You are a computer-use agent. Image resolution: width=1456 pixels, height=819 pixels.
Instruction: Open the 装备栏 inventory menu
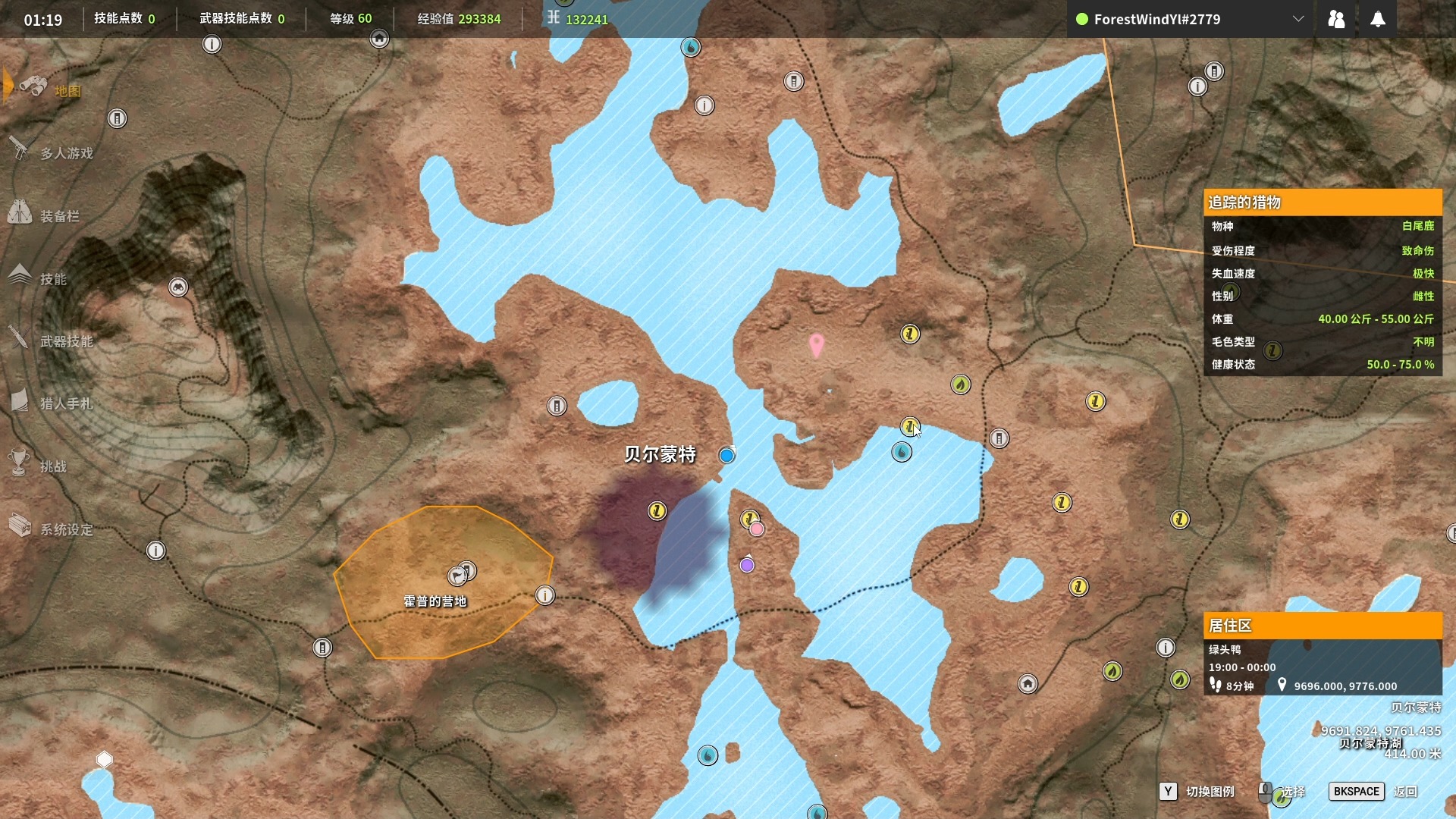(59, 216)
